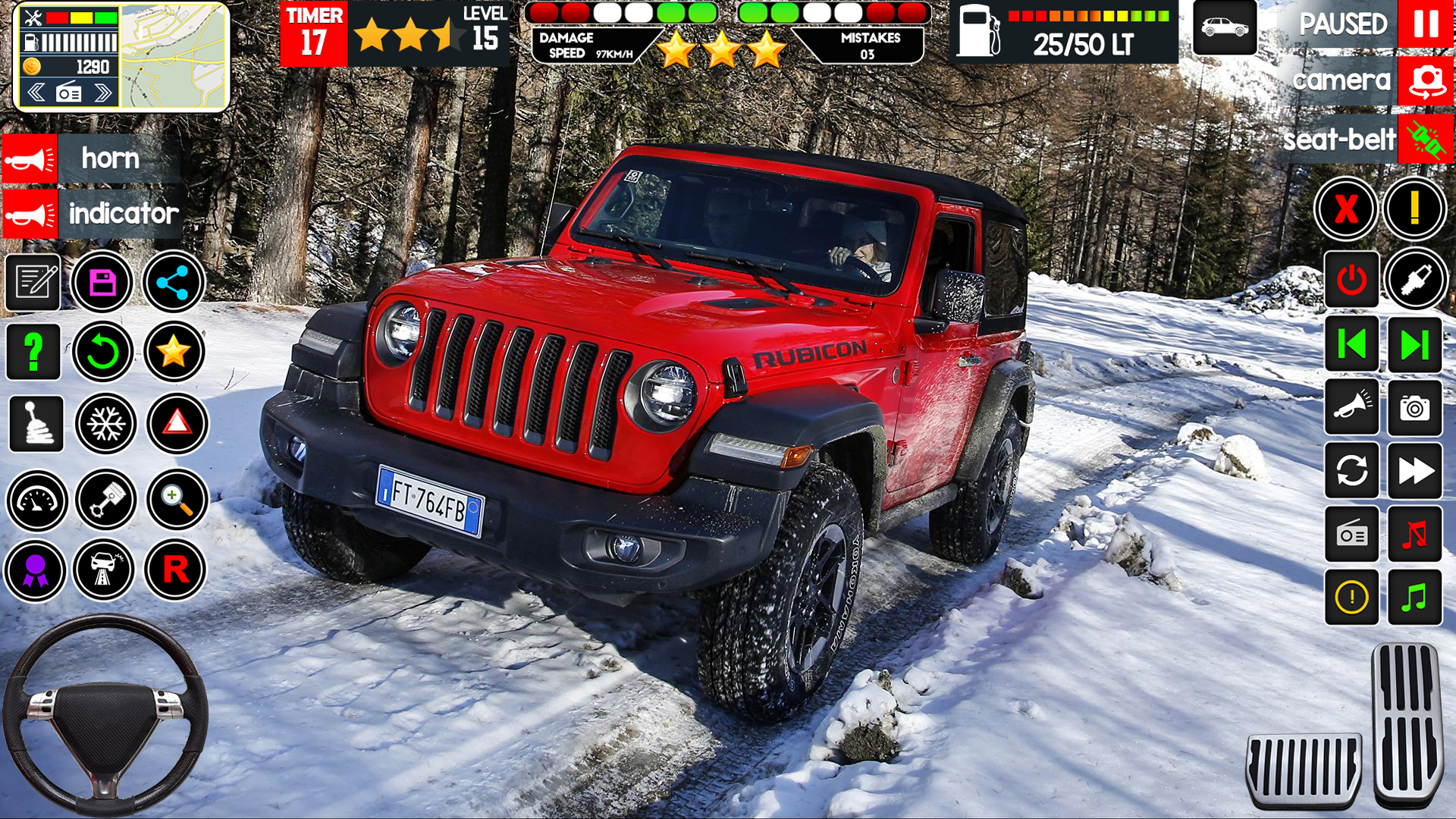Open the speedometer gauge icon
The height and width of the screenshot is (819, 1456).
click(x=35, y=500)
